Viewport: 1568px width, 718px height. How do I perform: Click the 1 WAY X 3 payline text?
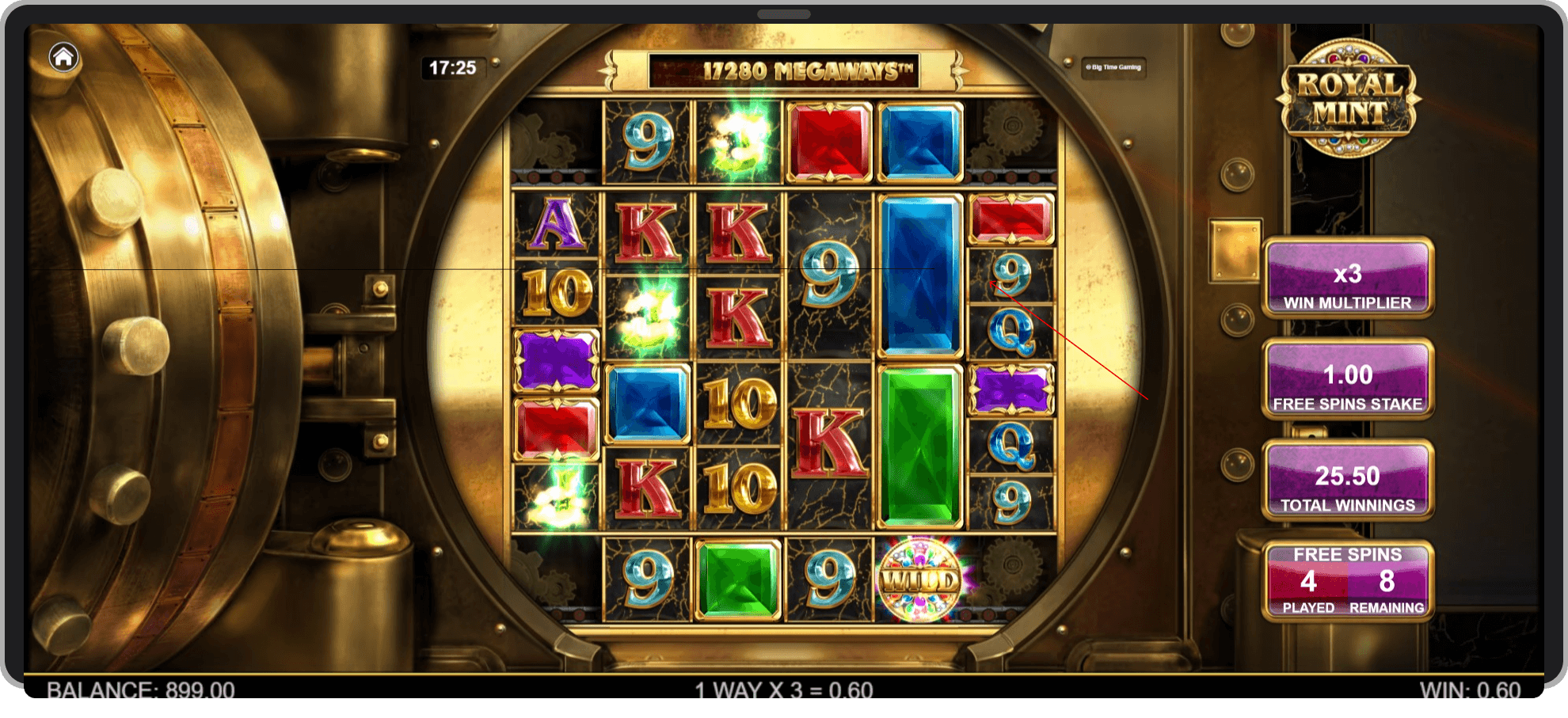pos(784,690)
